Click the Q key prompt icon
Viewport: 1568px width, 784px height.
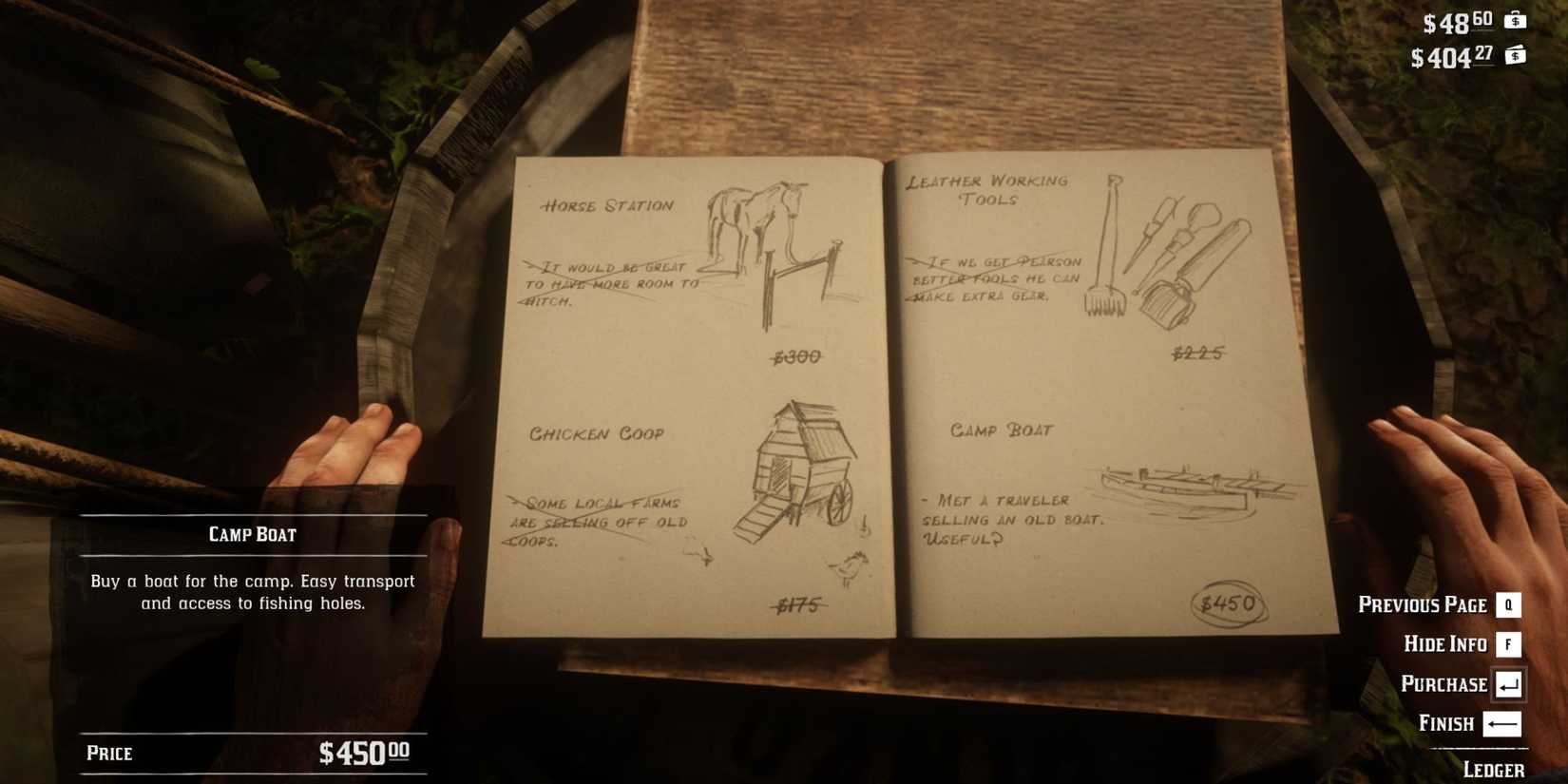click(1507, 604)
